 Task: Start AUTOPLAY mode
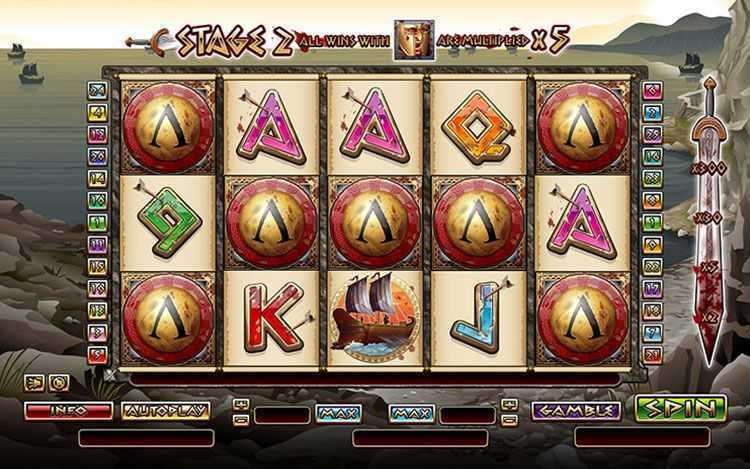[x=165, y=410]
